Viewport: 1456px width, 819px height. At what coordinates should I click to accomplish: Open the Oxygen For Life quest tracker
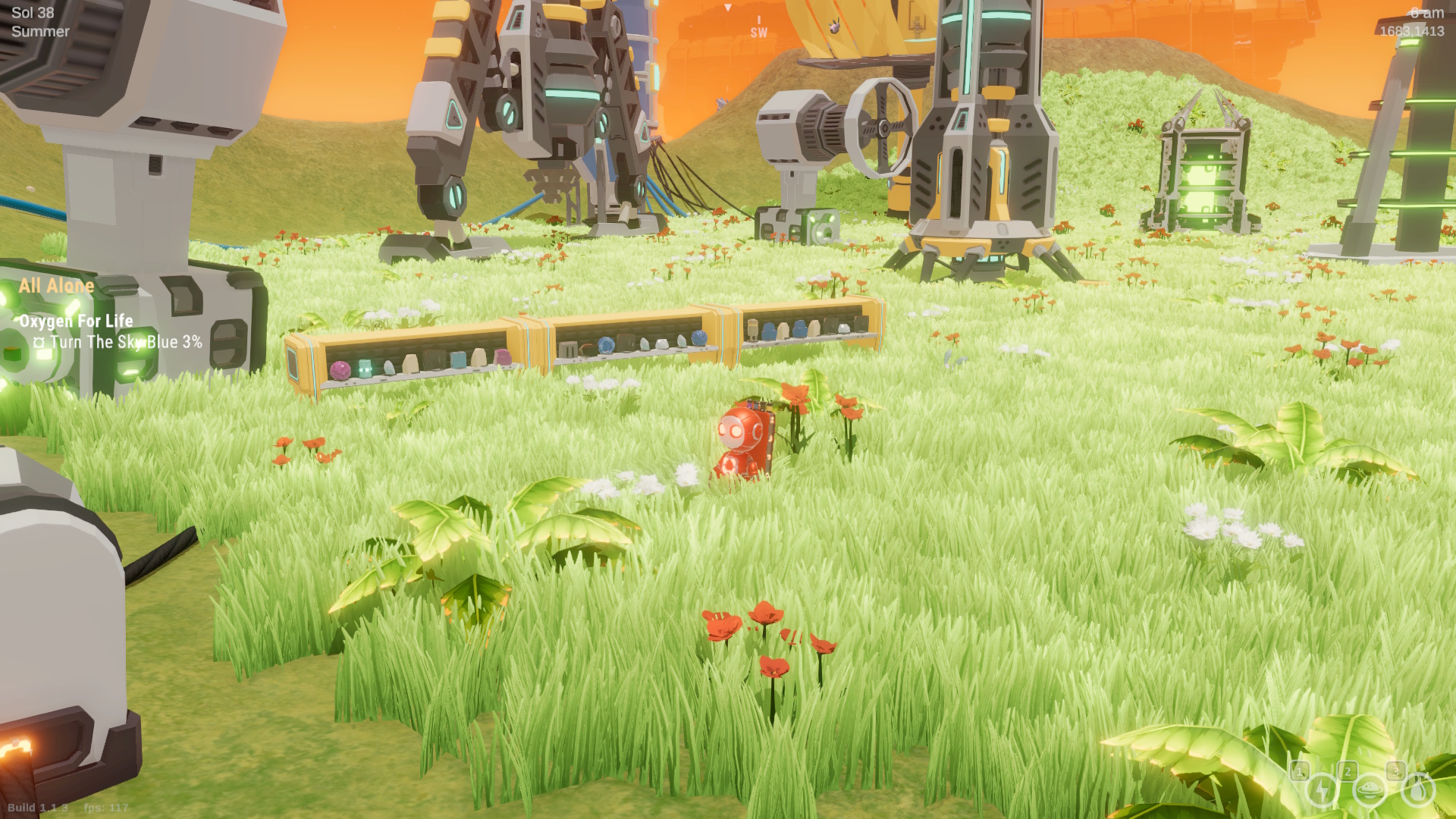point(76,321)
